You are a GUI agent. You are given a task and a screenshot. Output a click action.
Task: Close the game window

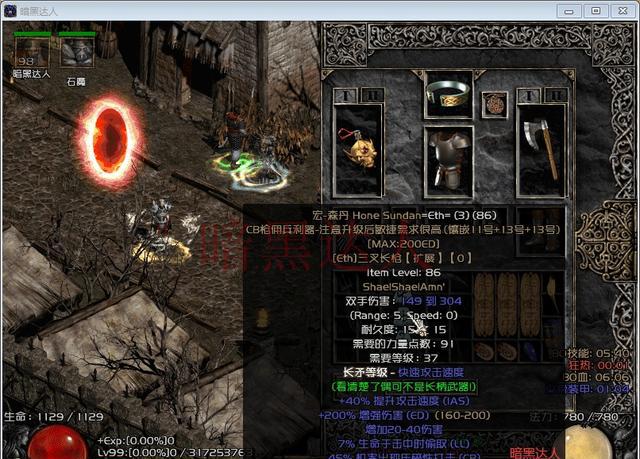[619, 10]
